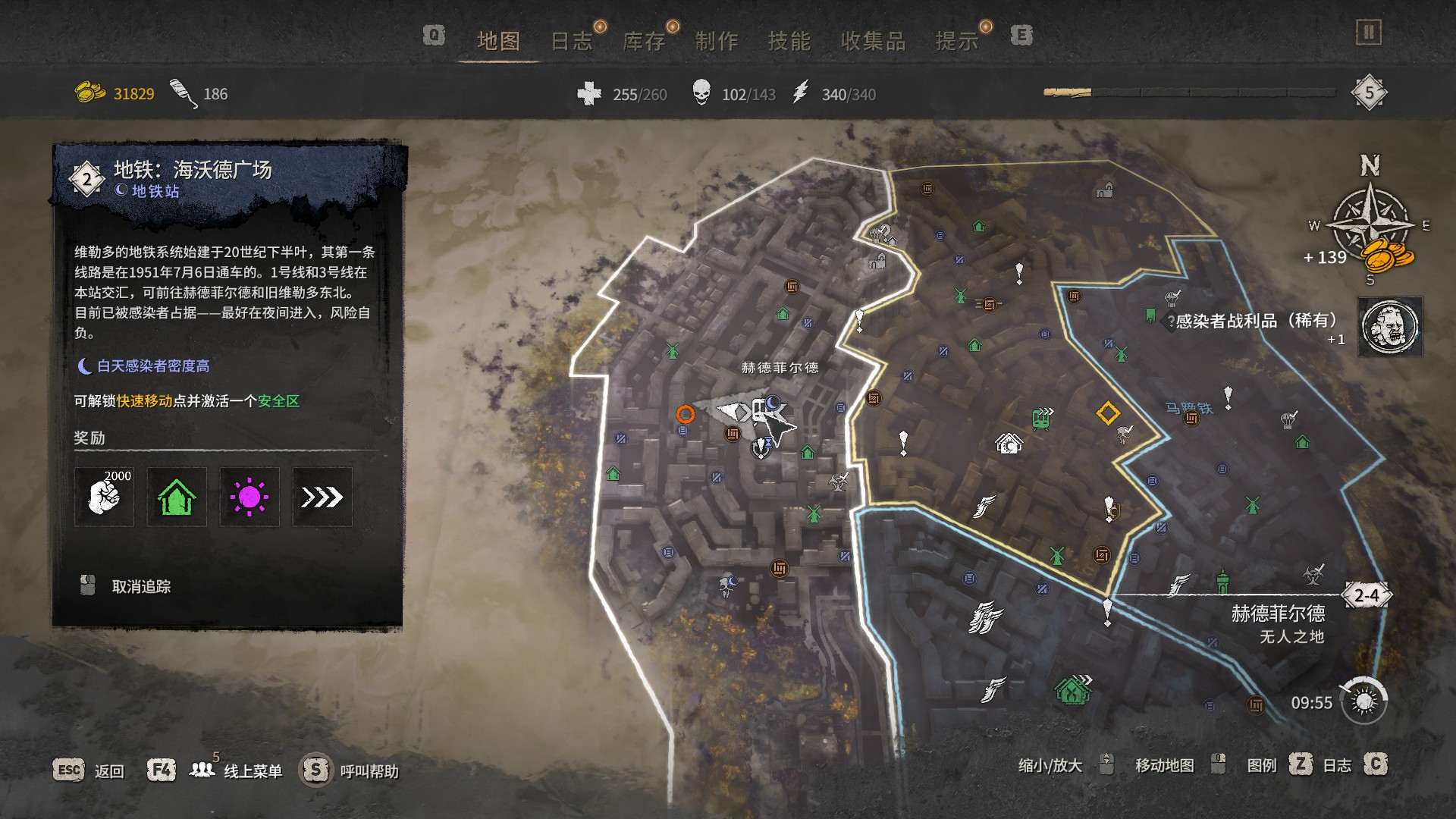The width and height of the screenshot is (1456, 819).
Task: Select the magenta UV light reward icon
Action: click(x=249, y=497)
